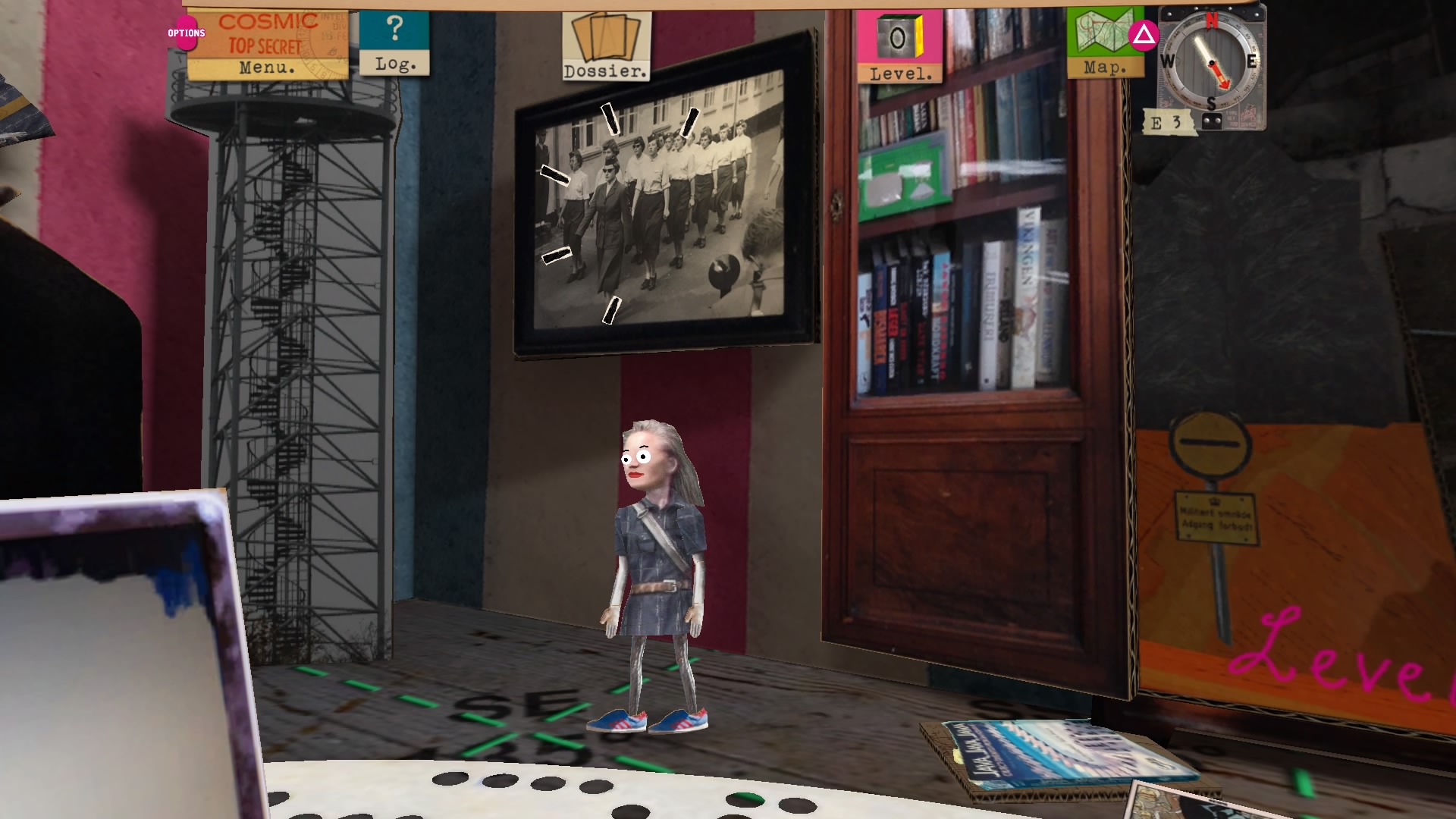Open the Cosmic Top Secret Menu
This screenshot has height=819, width=1456.
click(x=267, y=44)
